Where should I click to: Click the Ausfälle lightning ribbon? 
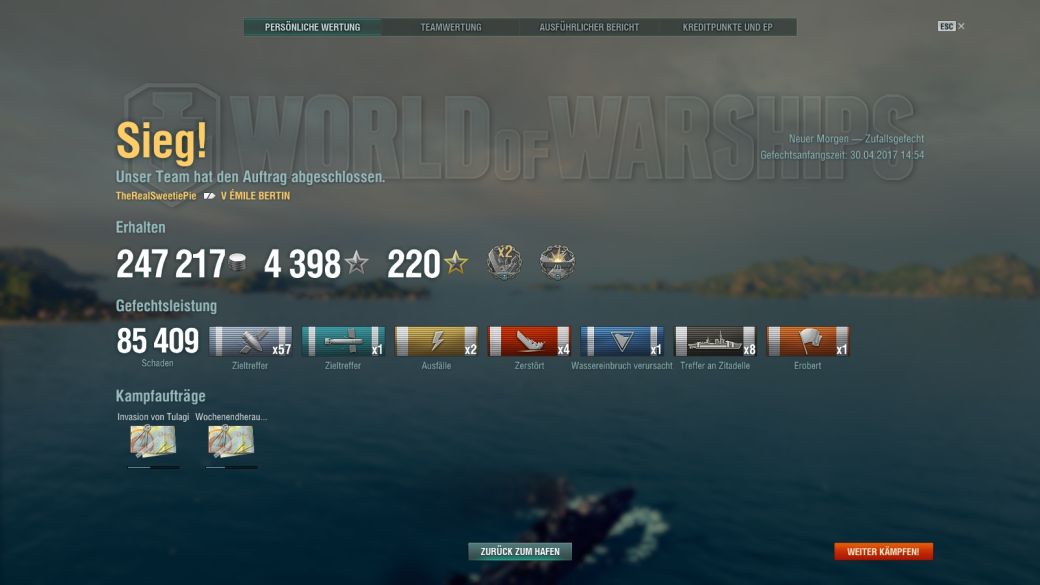436,341
